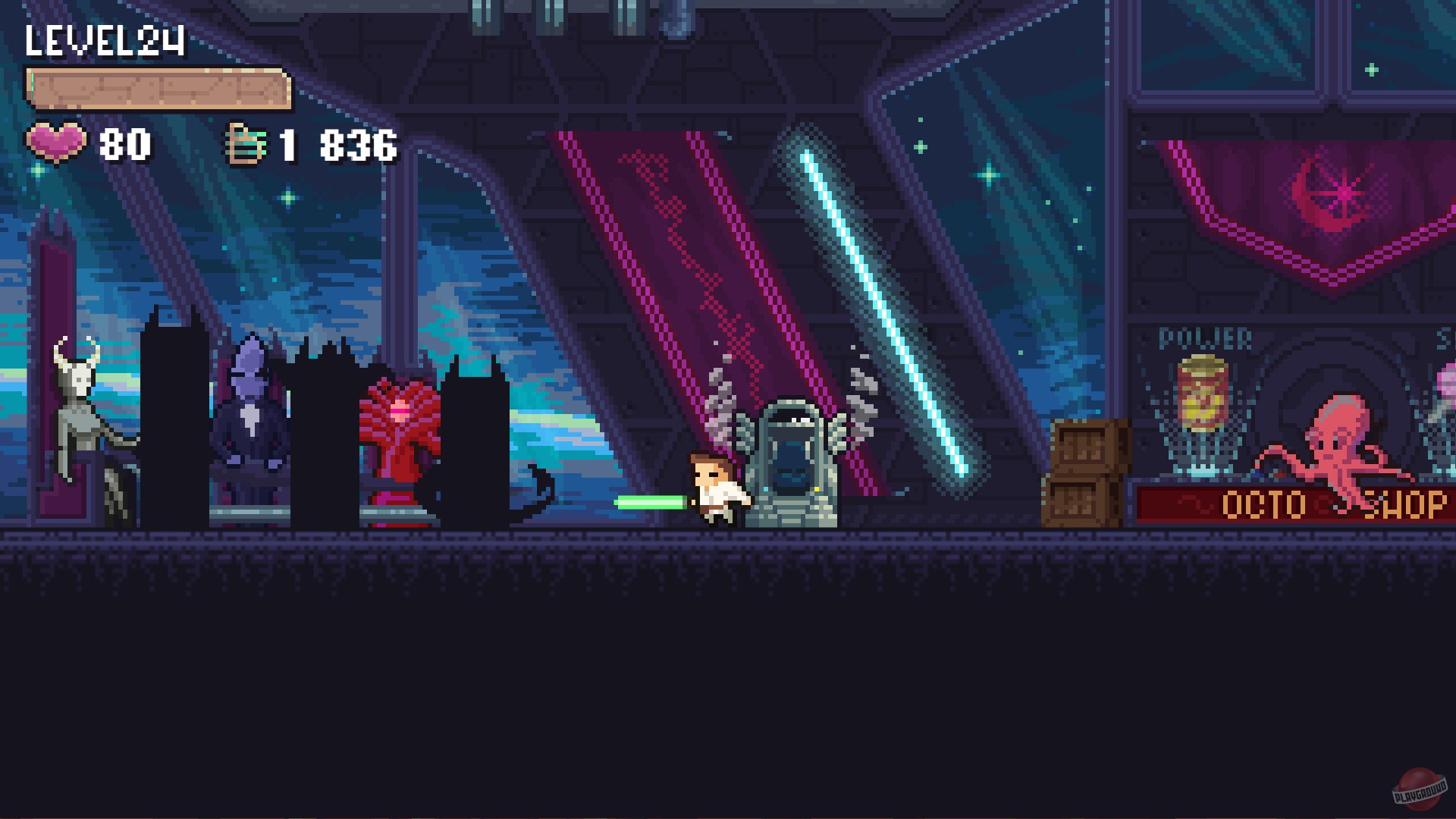The width and height of the screenshot is (1456, 819).
Task: Click the LEVEL24 label
Action: (x=102, y=38)
